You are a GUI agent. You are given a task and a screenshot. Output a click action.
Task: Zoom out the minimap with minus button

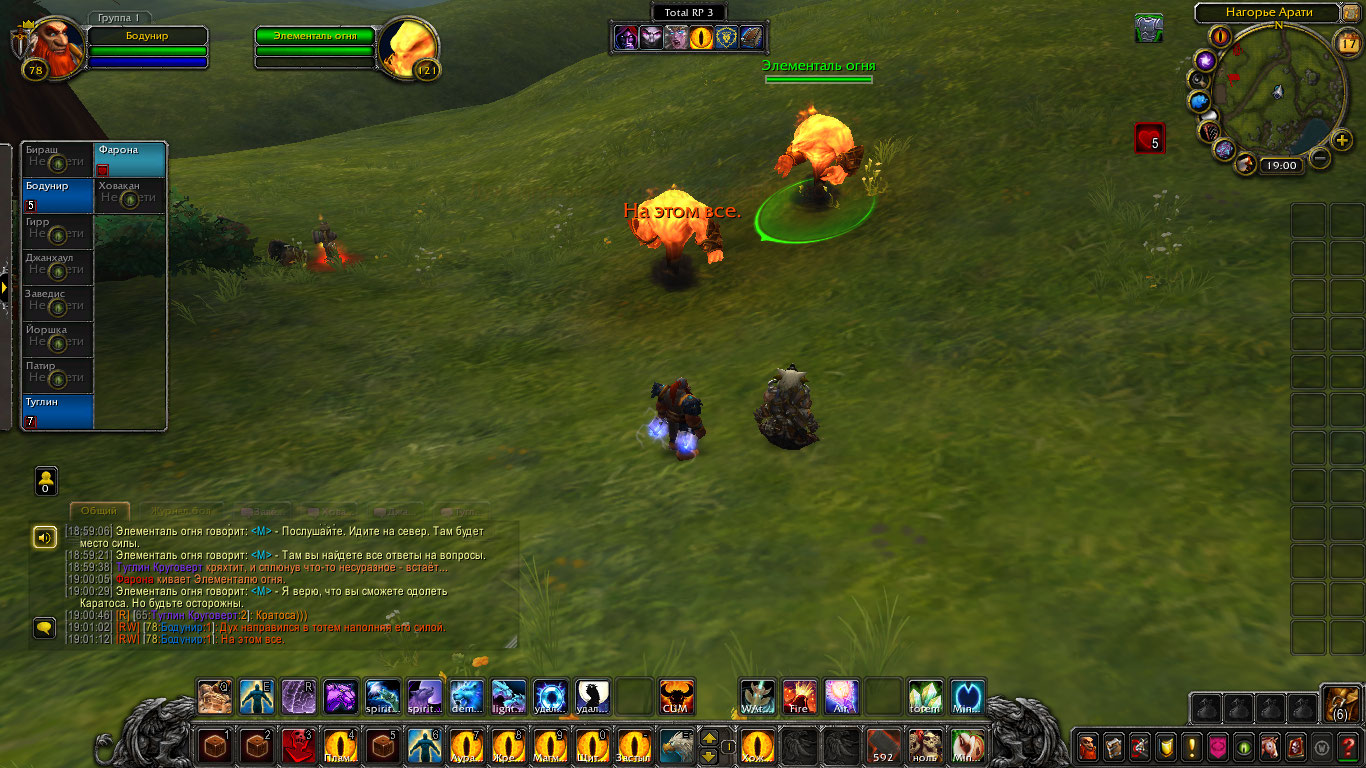point(1320,157)
